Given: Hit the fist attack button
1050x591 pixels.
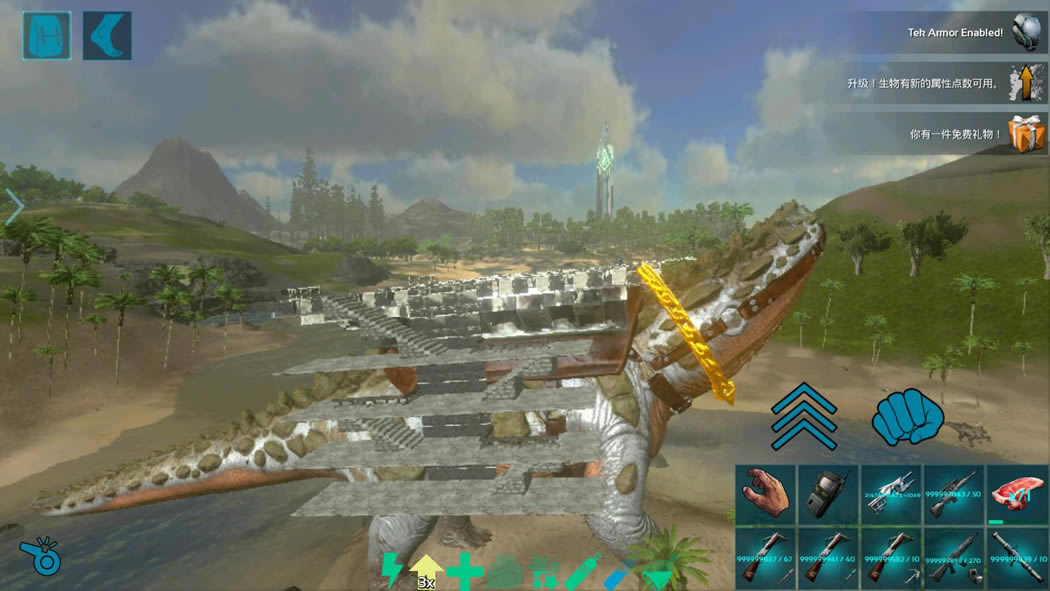Looking at the screenshot, I should point(908,417).
